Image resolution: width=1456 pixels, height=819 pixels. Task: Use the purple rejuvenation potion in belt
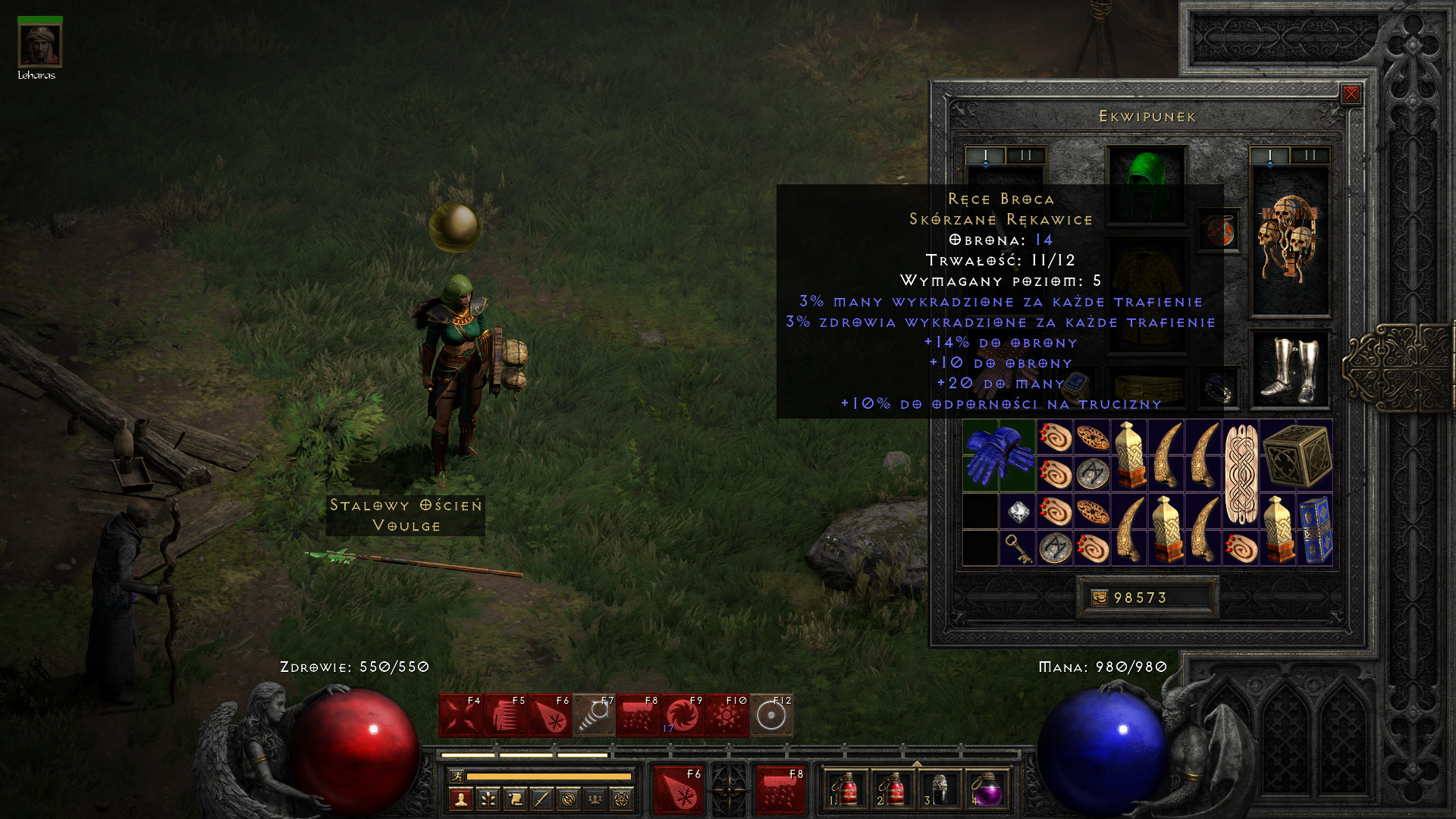[x=986, y=791]
